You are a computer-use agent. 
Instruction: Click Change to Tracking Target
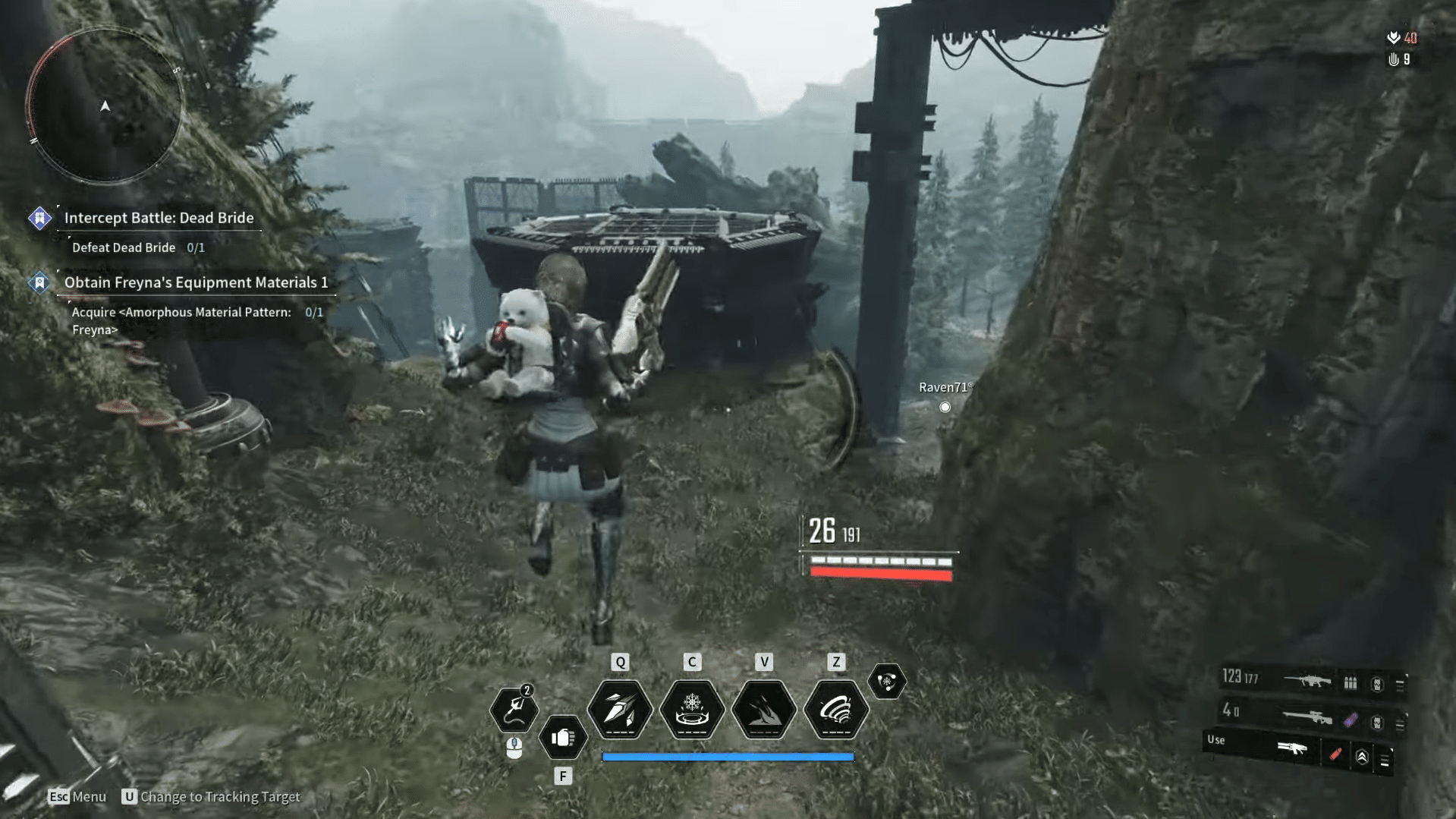212,796
